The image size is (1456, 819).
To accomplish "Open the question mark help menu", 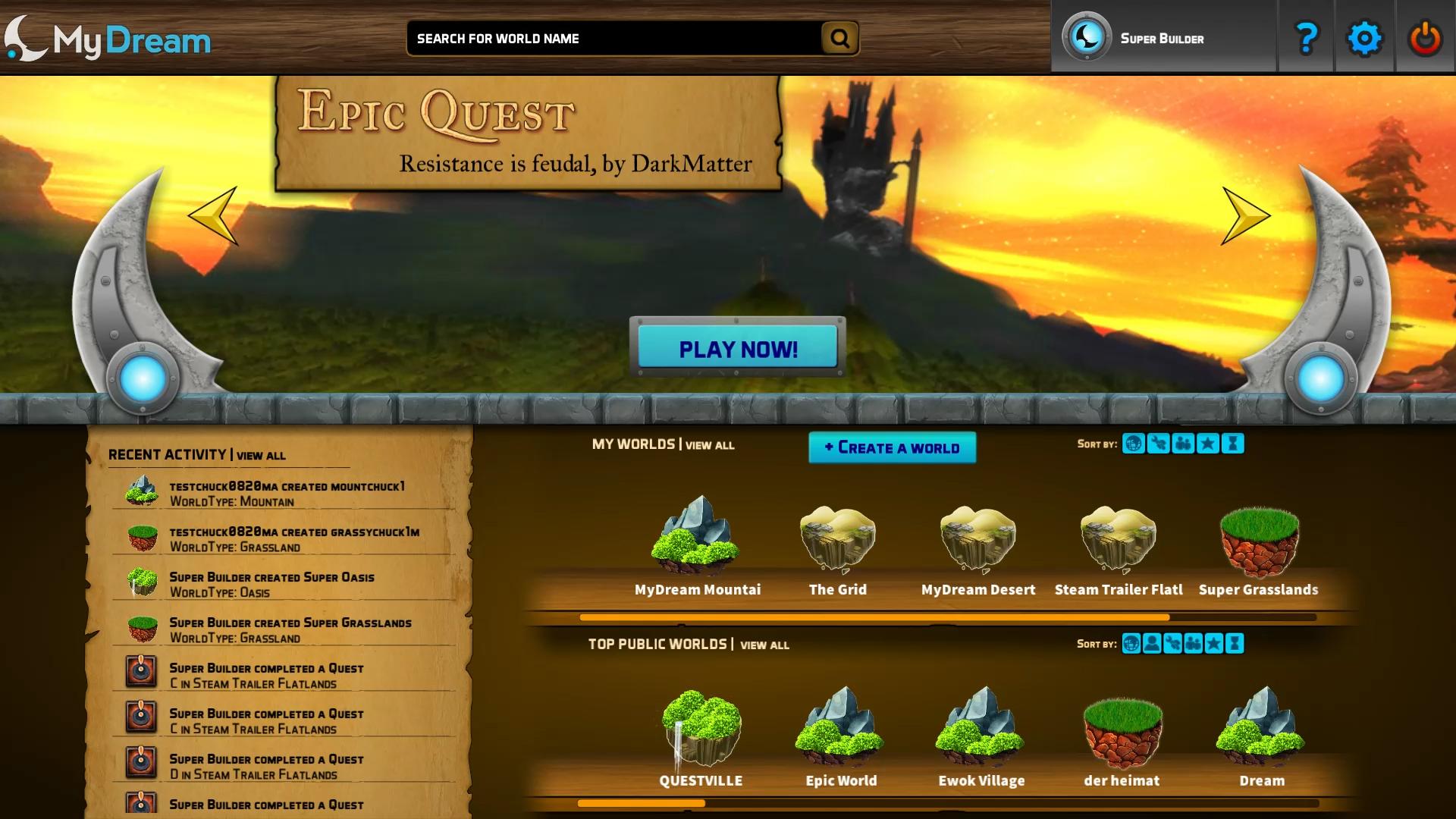I will 1306,38.
